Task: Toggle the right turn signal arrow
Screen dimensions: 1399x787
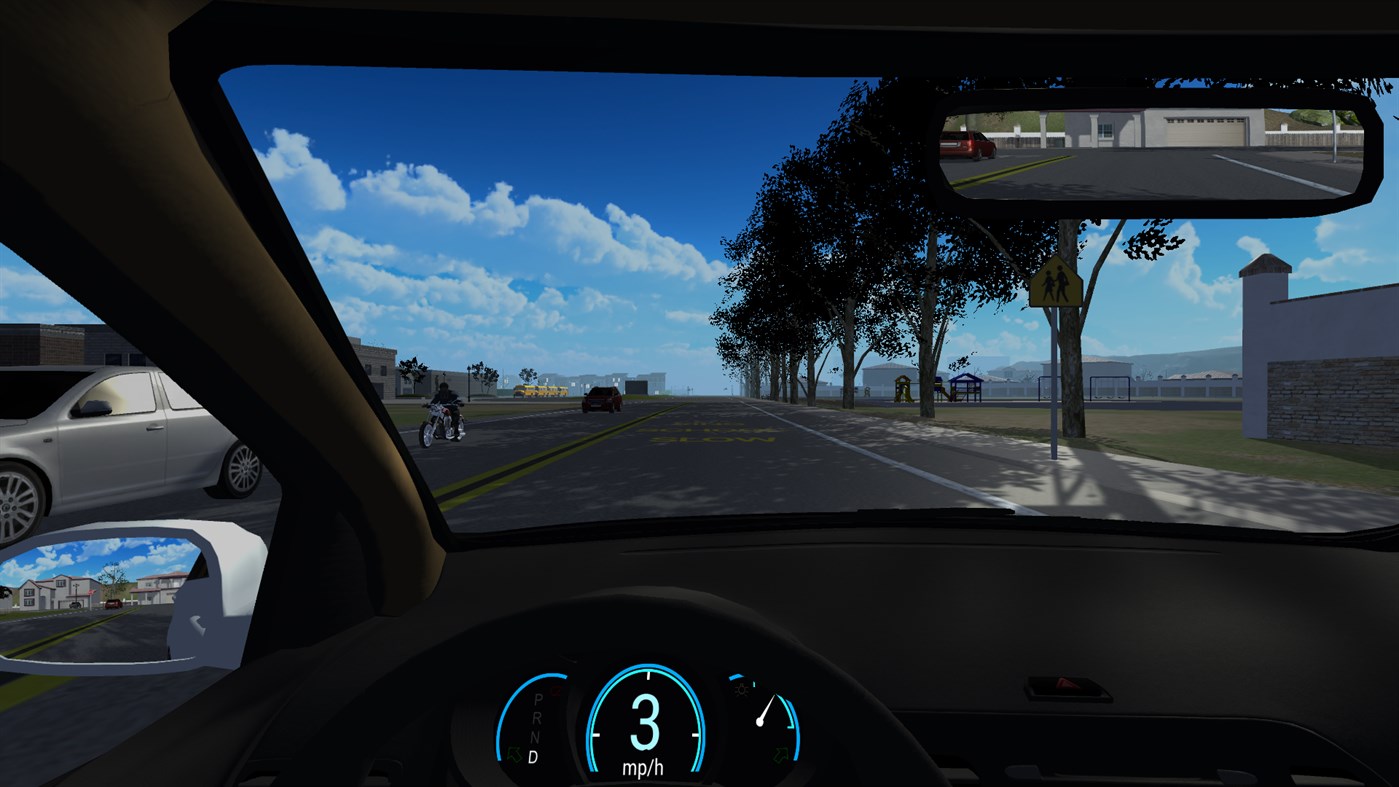Action: [780, 752]
